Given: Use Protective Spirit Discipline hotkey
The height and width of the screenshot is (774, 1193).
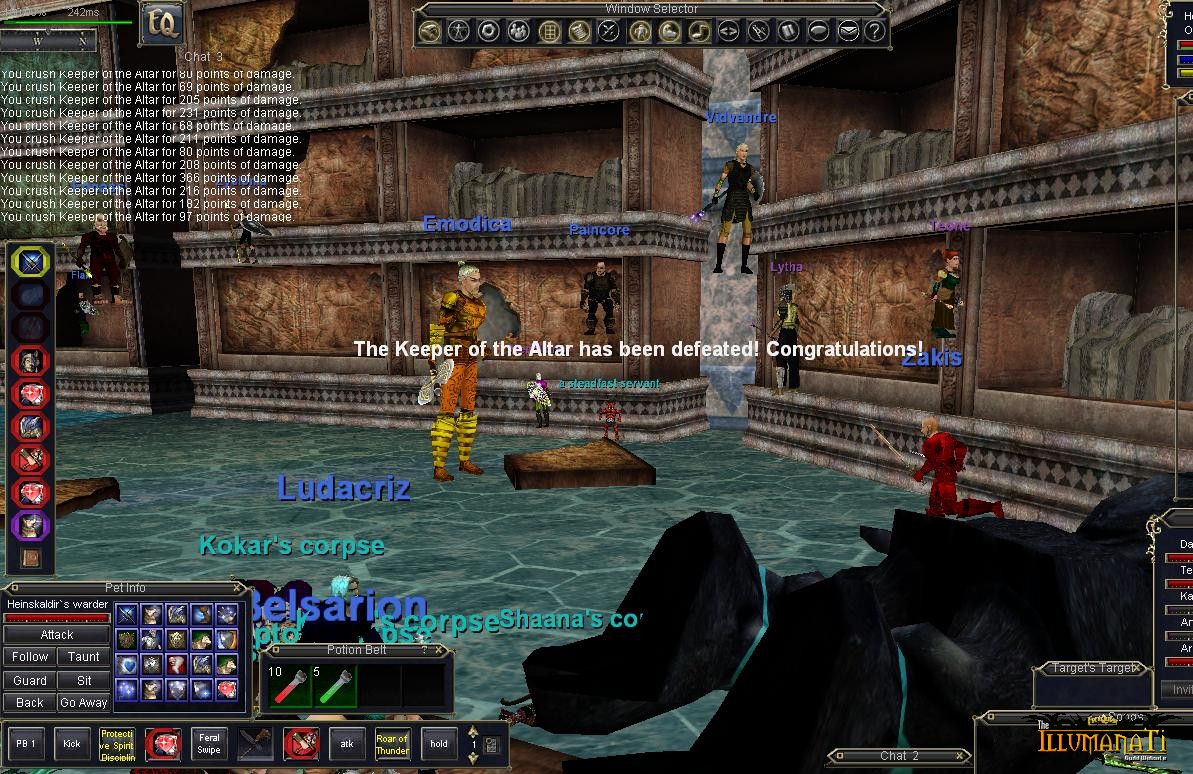Looking at the screenshot, I should [x=117, y=744].
